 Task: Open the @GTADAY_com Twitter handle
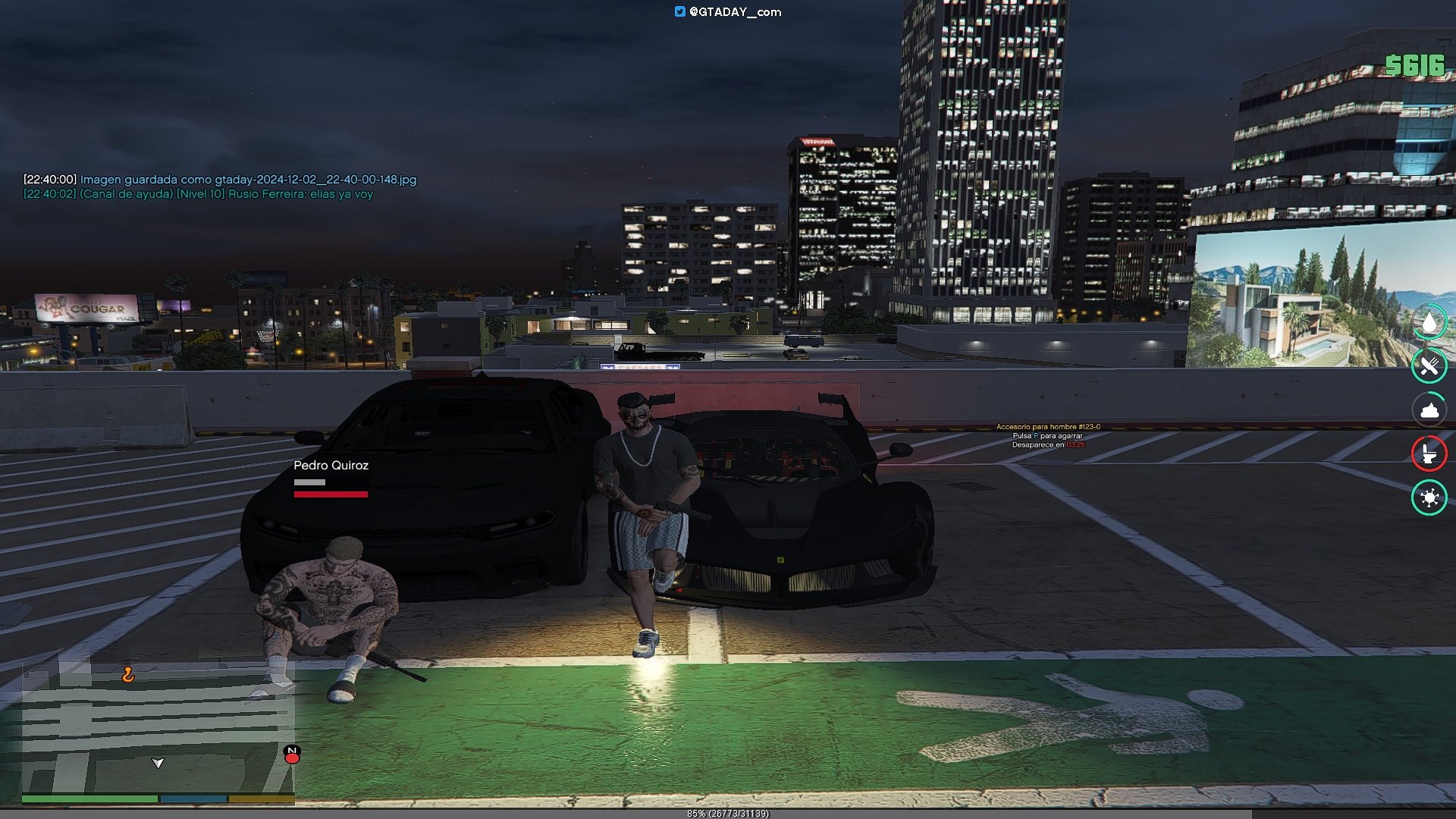[x=728, y=12]
